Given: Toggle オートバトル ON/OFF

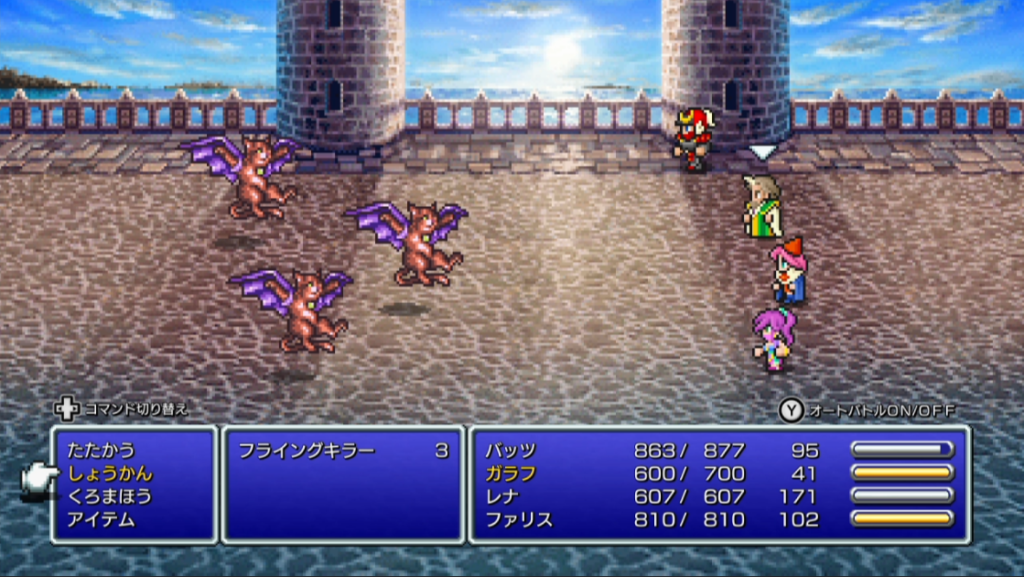Looking at the screenshot, I should [x=868, y=411].
